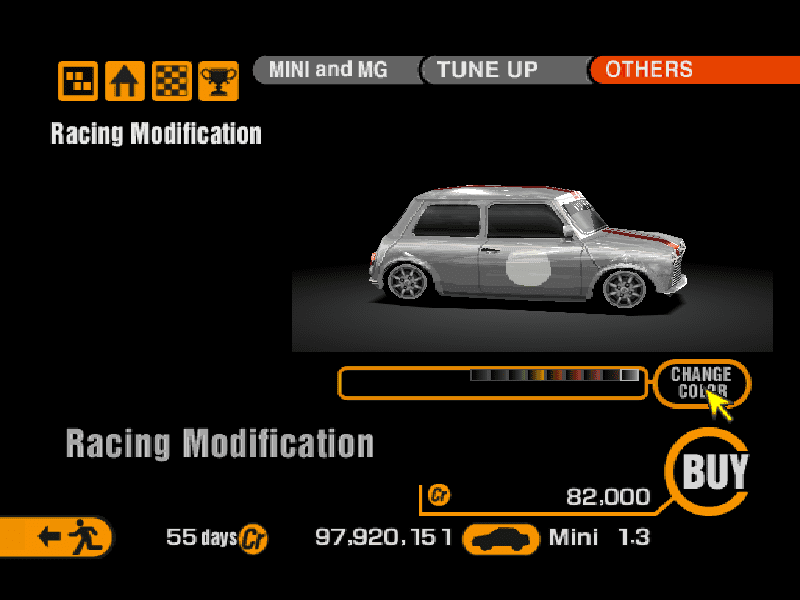The width and height of the screenshot is (800, 600).
Task: Go to the home house icon
Action: (x=125, y=80)
